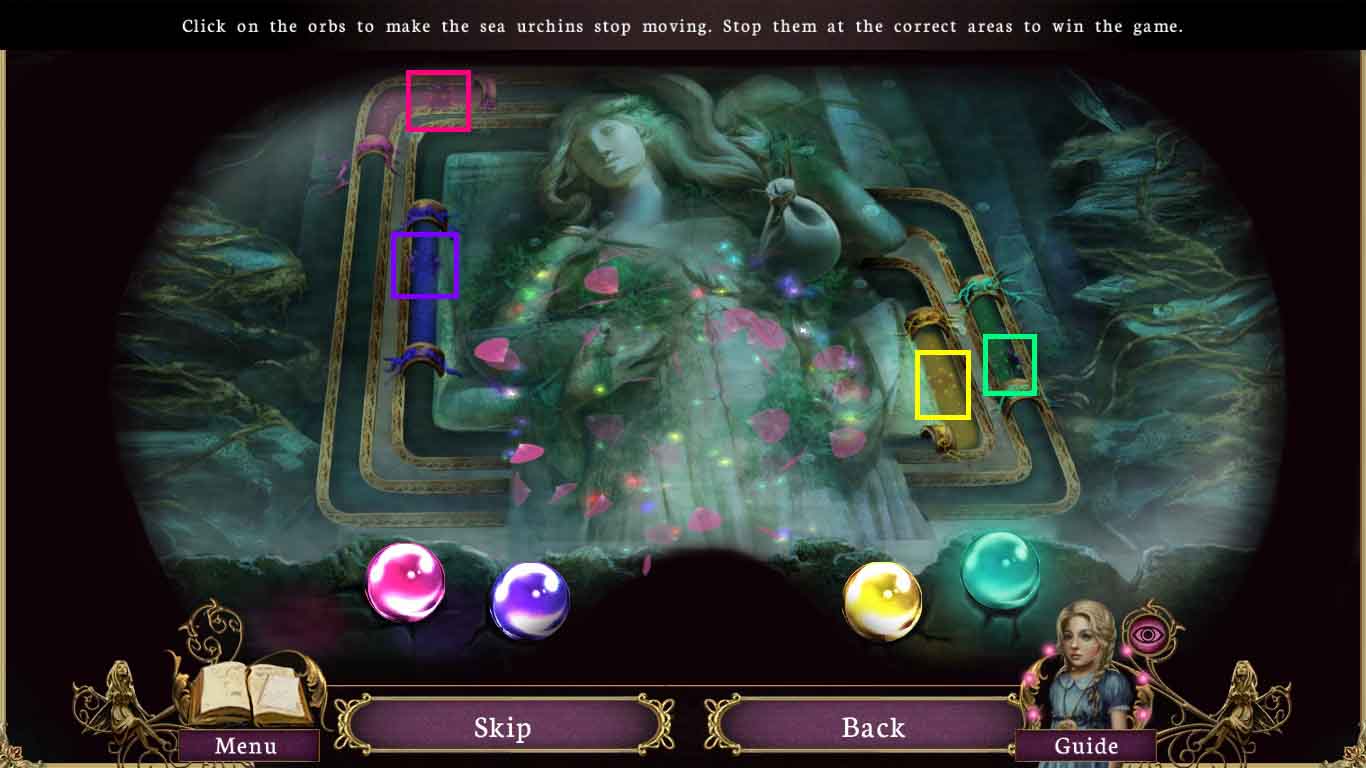Click the pink highlighted target rectangle
This screenshot has height=768, width=1366.
(x=439, y=101)
